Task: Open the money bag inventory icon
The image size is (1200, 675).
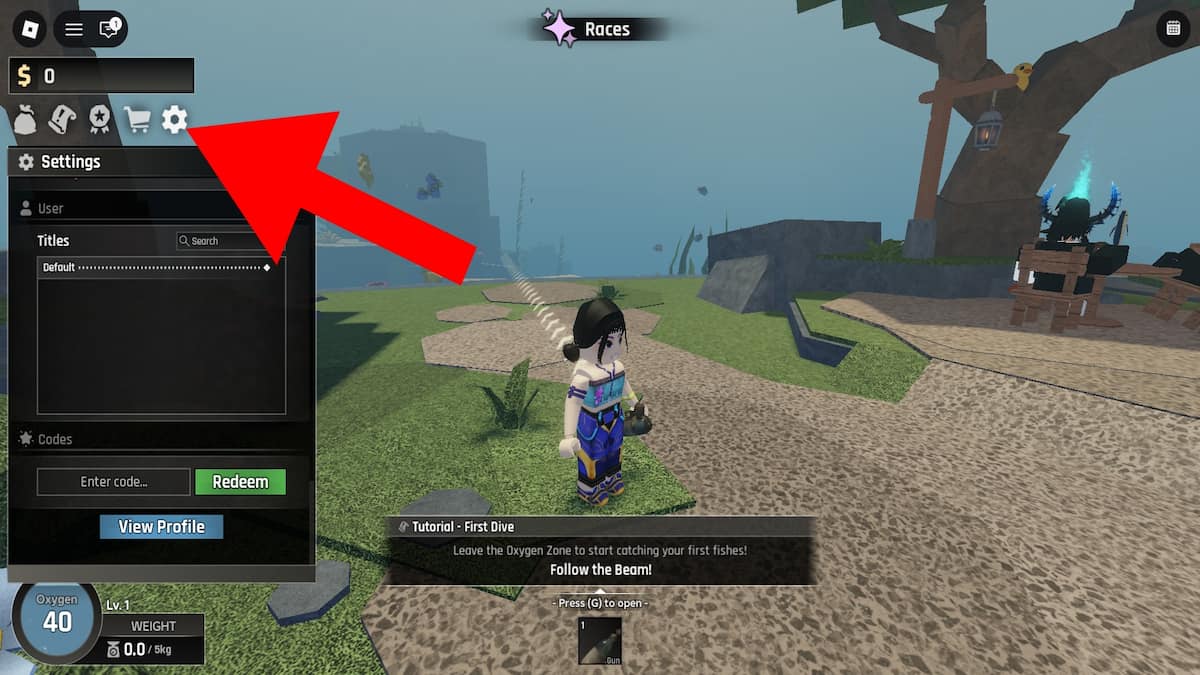Action: tap(25, 120)
